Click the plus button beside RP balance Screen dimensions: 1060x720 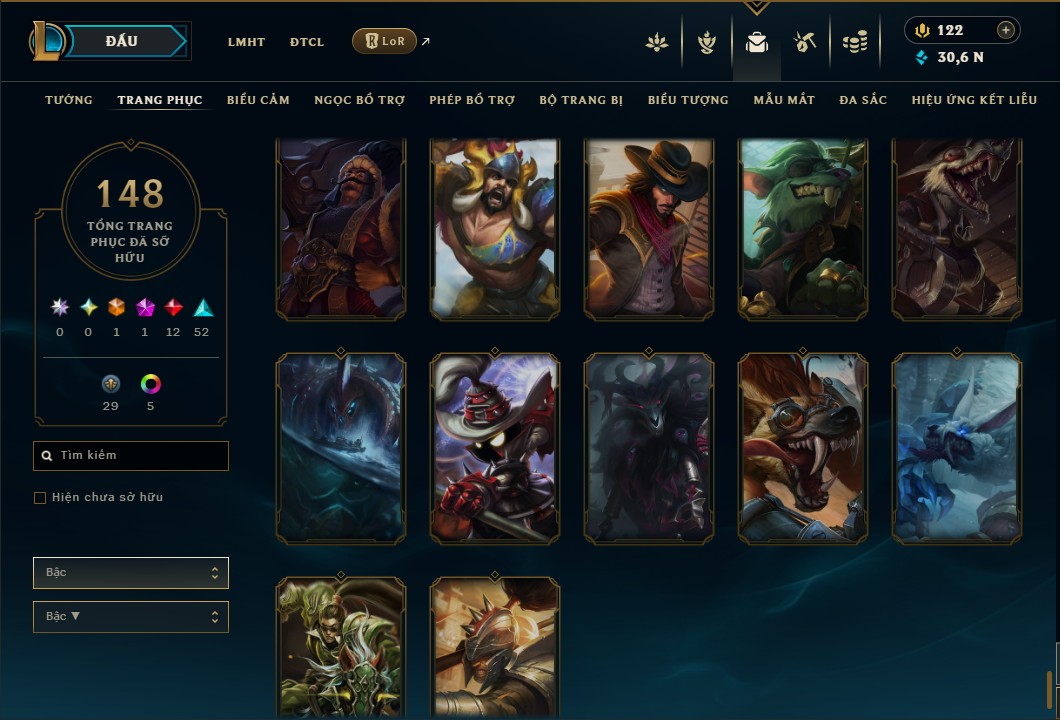click(x=1006, y=30)
